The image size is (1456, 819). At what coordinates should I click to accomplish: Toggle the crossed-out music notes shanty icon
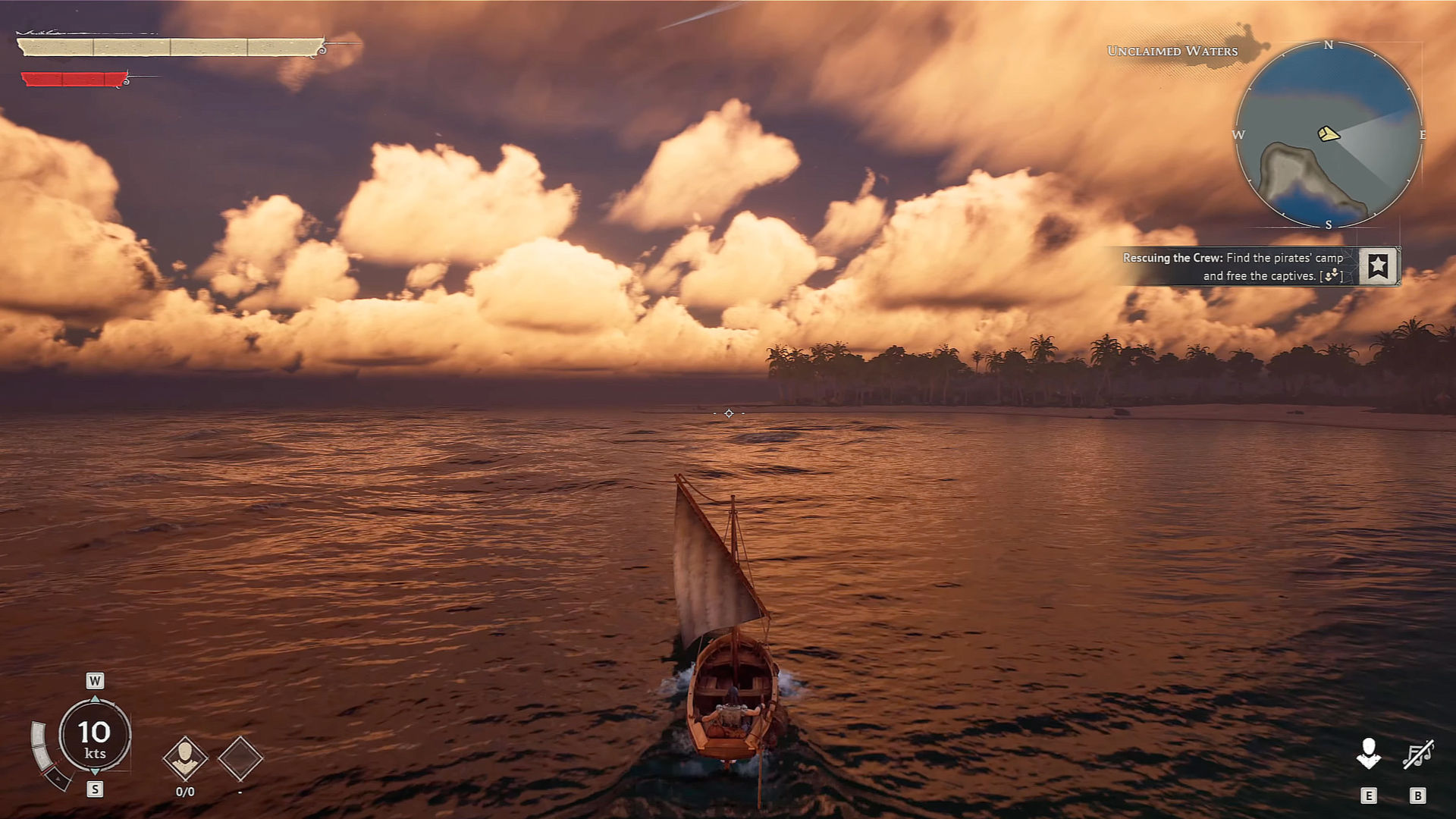click(x=1417, y=755)
